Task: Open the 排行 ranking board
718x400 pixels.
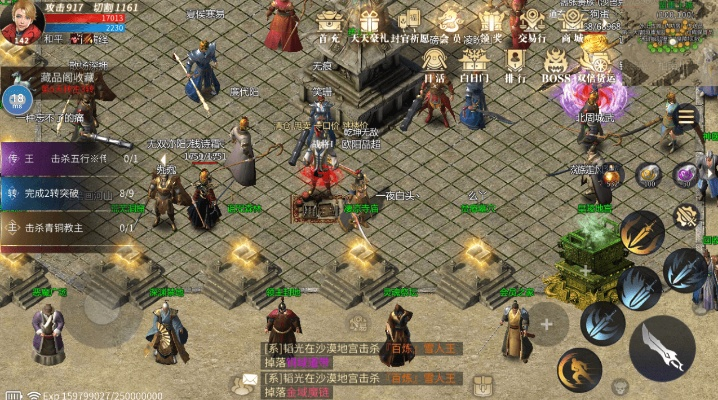Action: click(516, 62)
